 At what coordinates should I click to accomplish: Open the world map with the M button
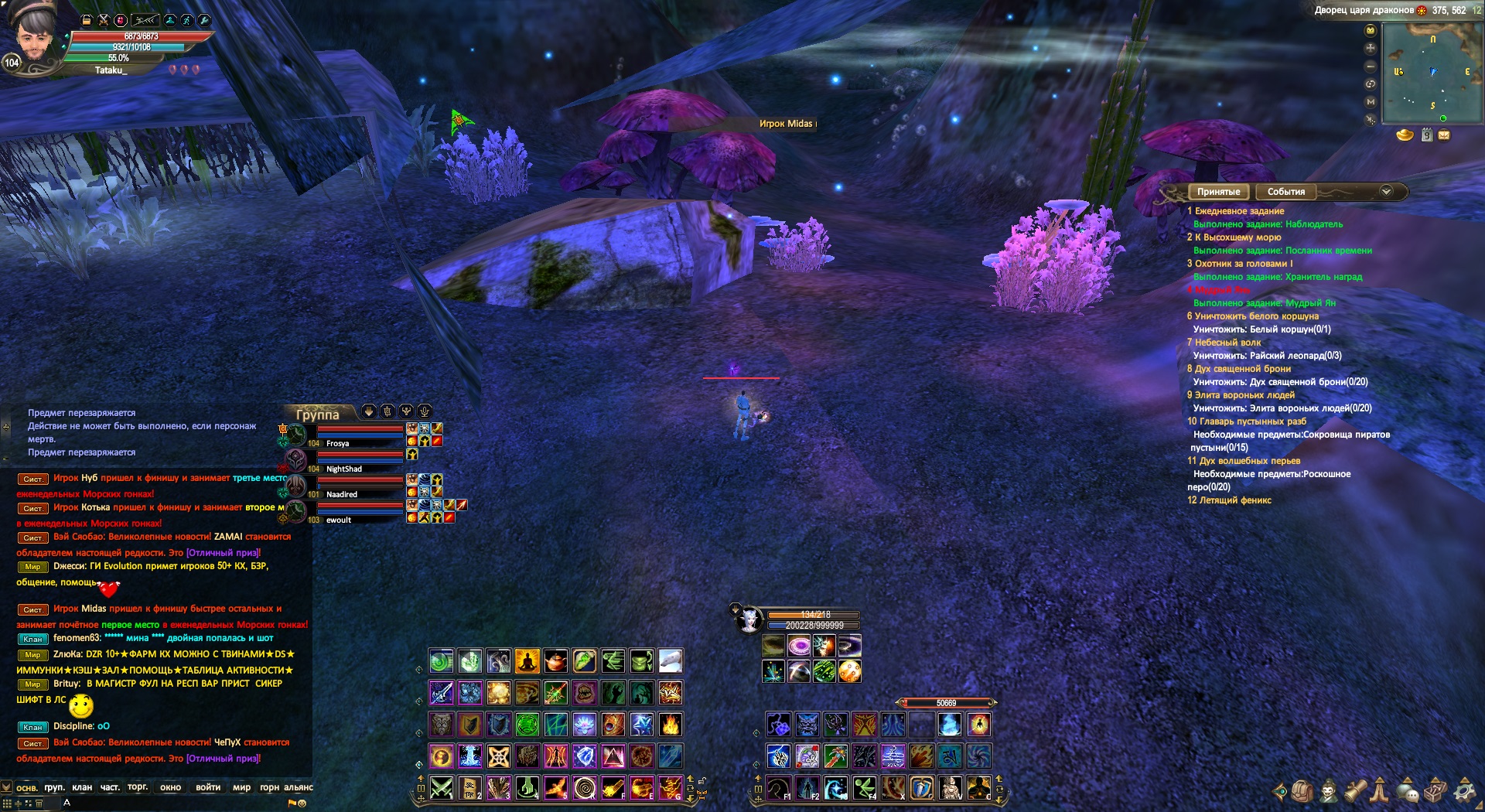tap(1371, 101)
